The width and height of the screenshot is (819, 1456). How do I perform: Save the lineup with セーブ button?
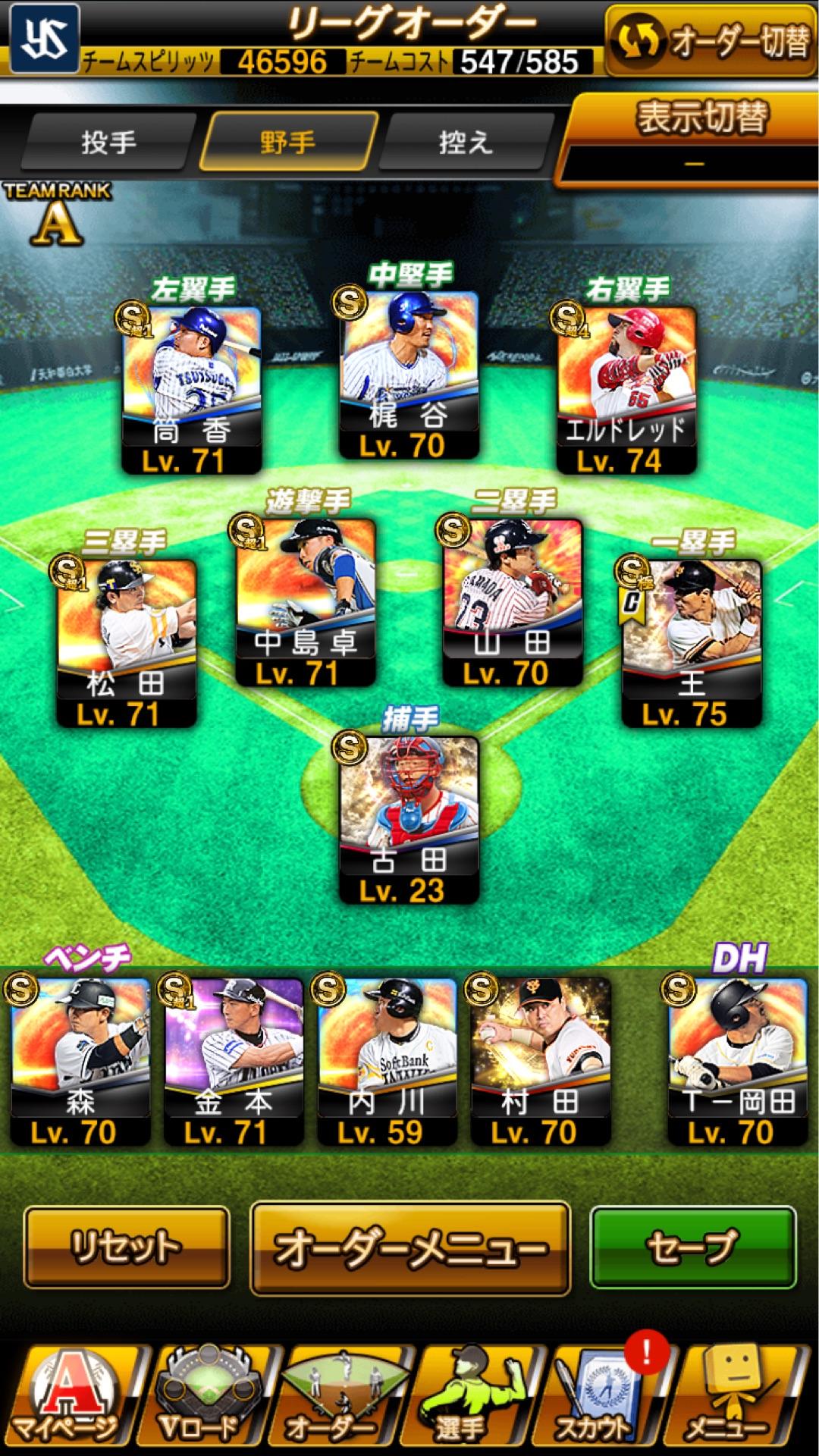click(693, 1247)
